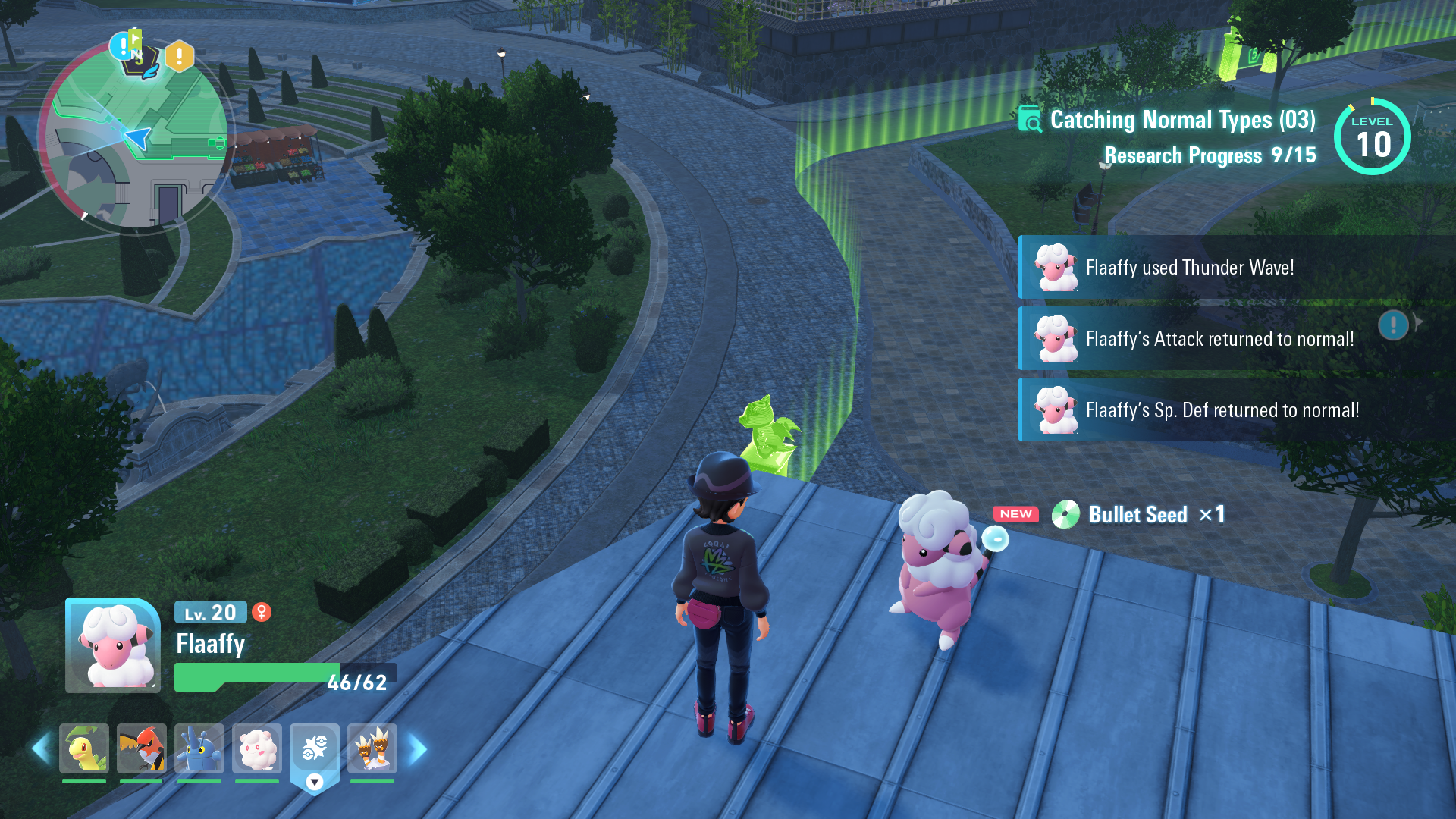Click the party bar right arrow

pyautogui.click(x=417, y=749)
